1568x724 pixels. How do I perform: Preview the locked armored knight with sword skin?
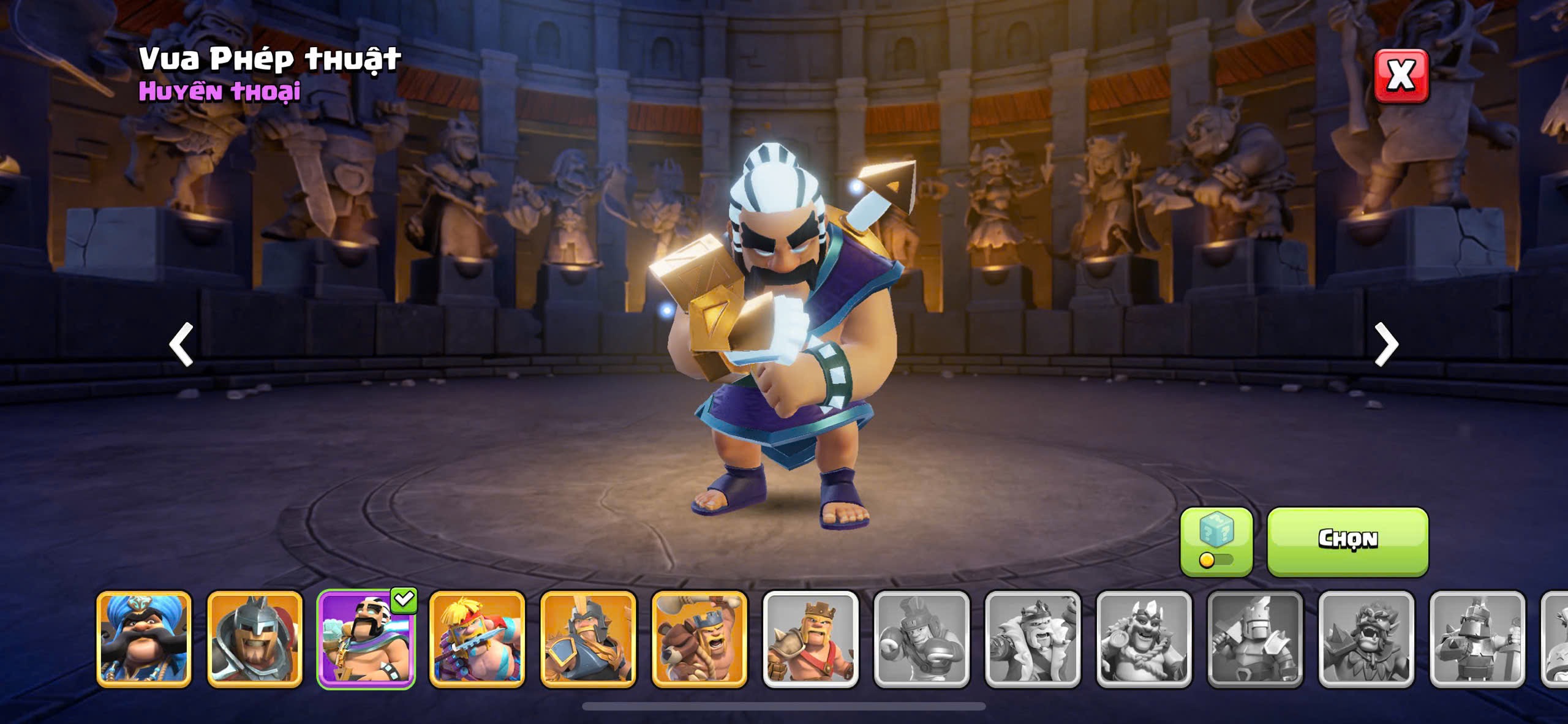1255,638
